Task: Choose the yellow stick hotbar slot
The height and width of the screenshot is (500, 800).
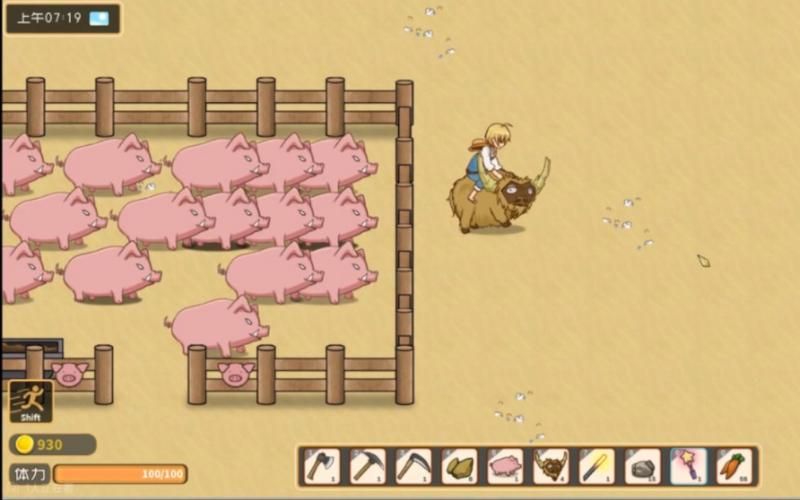Action: click(597, 466)
